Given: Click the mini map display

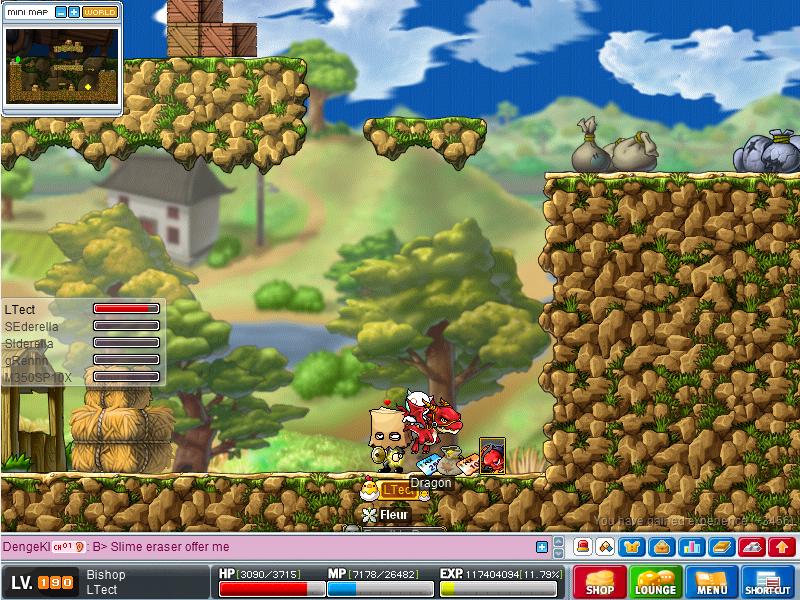Looking at the screenshot, I should tap(62, 66).
